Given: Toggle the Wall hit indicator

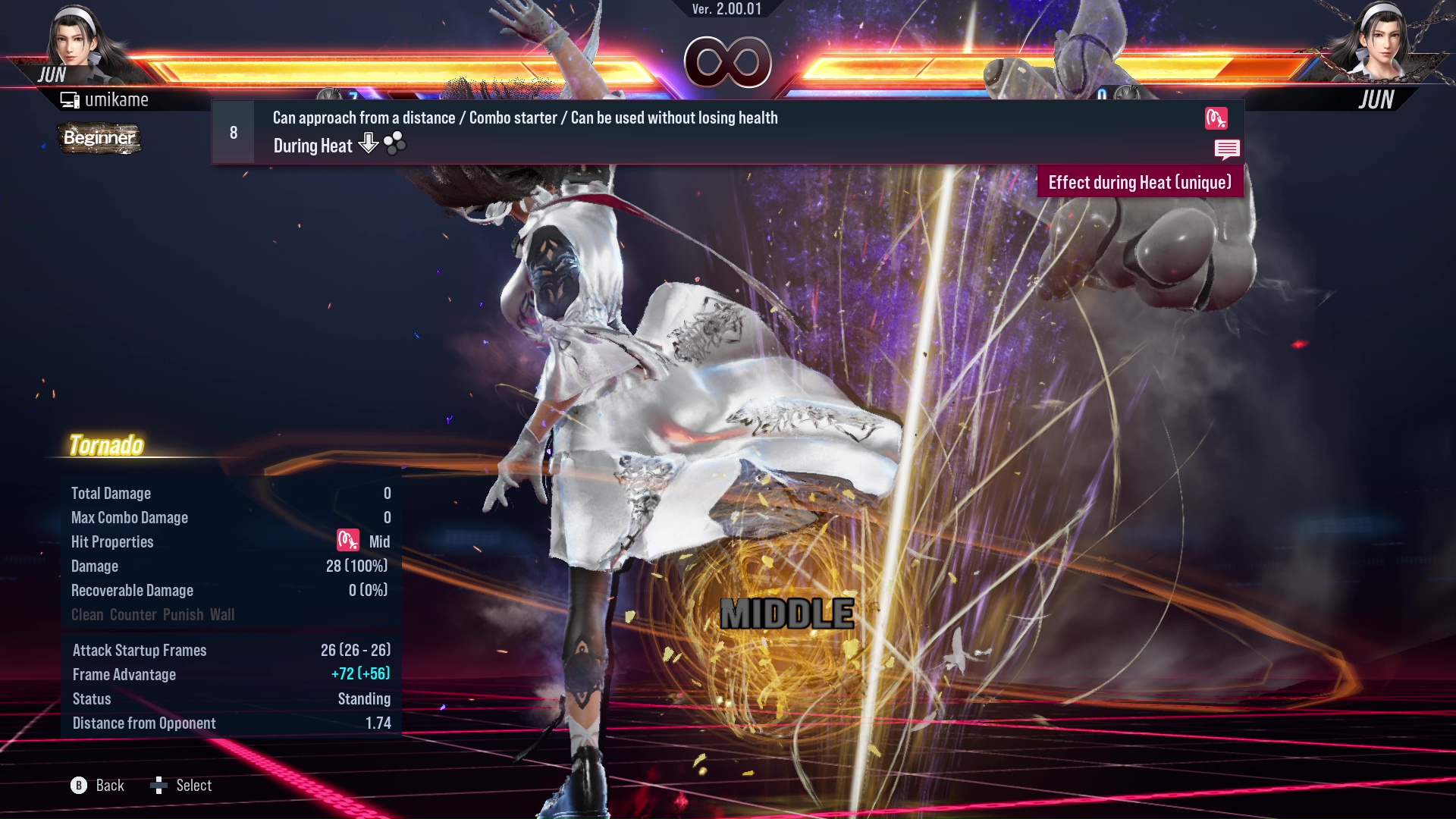Looking at the screenshot, I should (x=224, y=614).
